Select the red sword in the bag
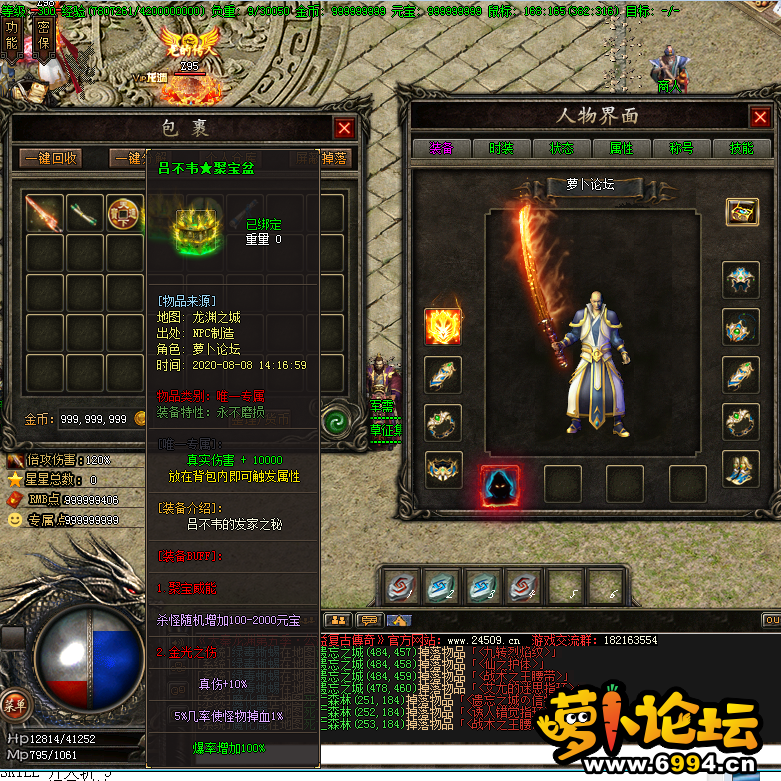 (x=44, y=212)
